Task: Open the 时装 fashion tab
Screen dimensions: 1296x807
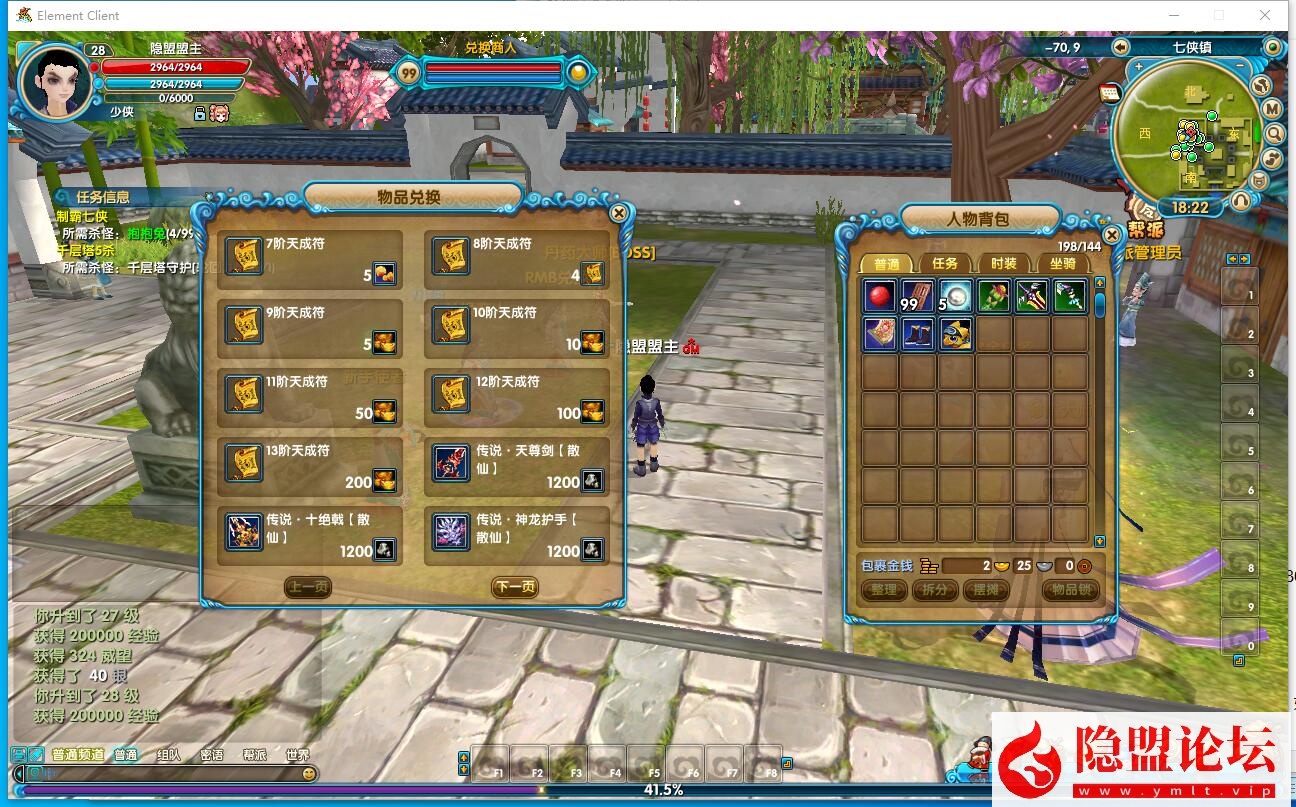Action: click(1003, 263)
